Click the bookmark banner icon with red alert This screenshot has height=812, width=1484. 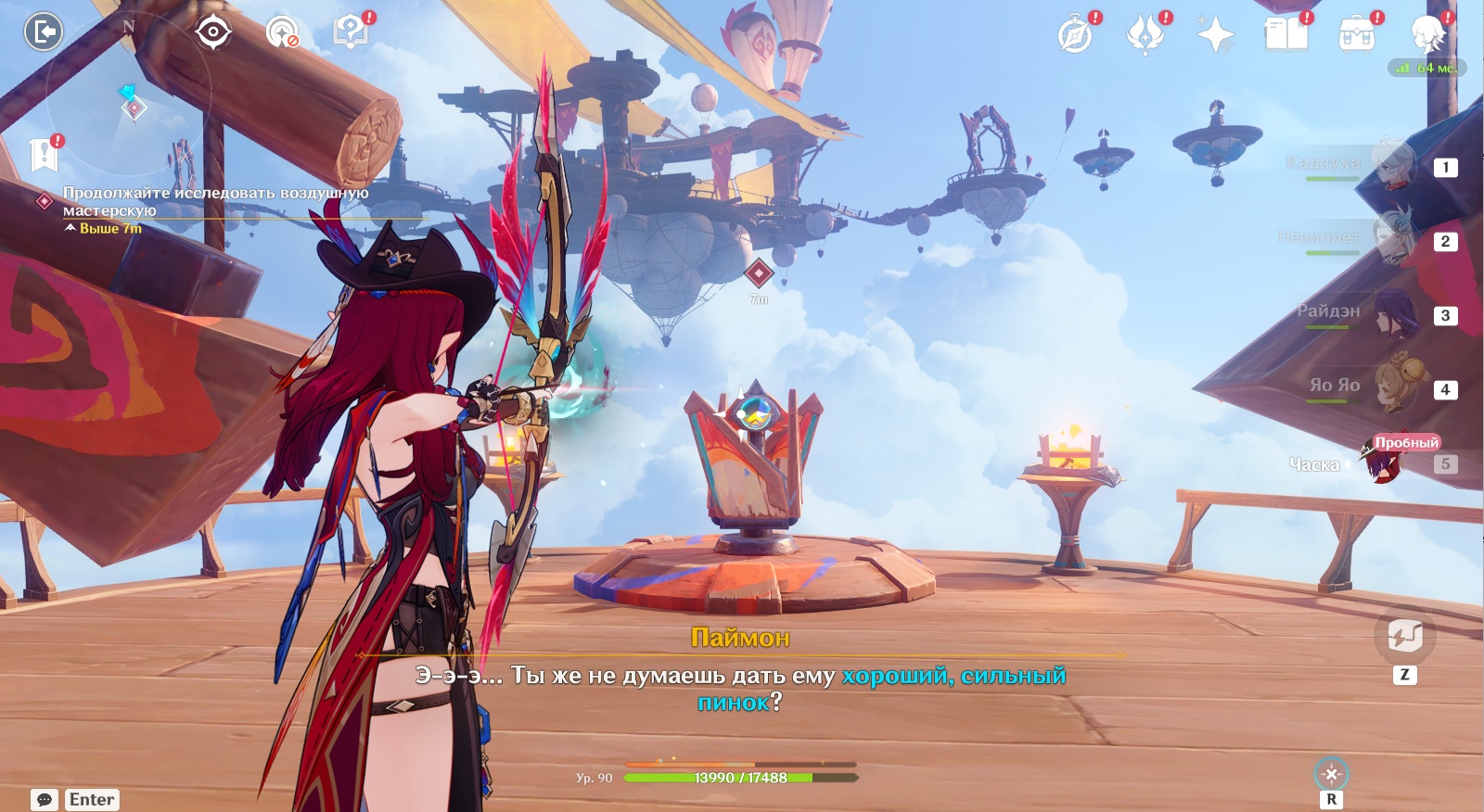[x=44, y=155]
